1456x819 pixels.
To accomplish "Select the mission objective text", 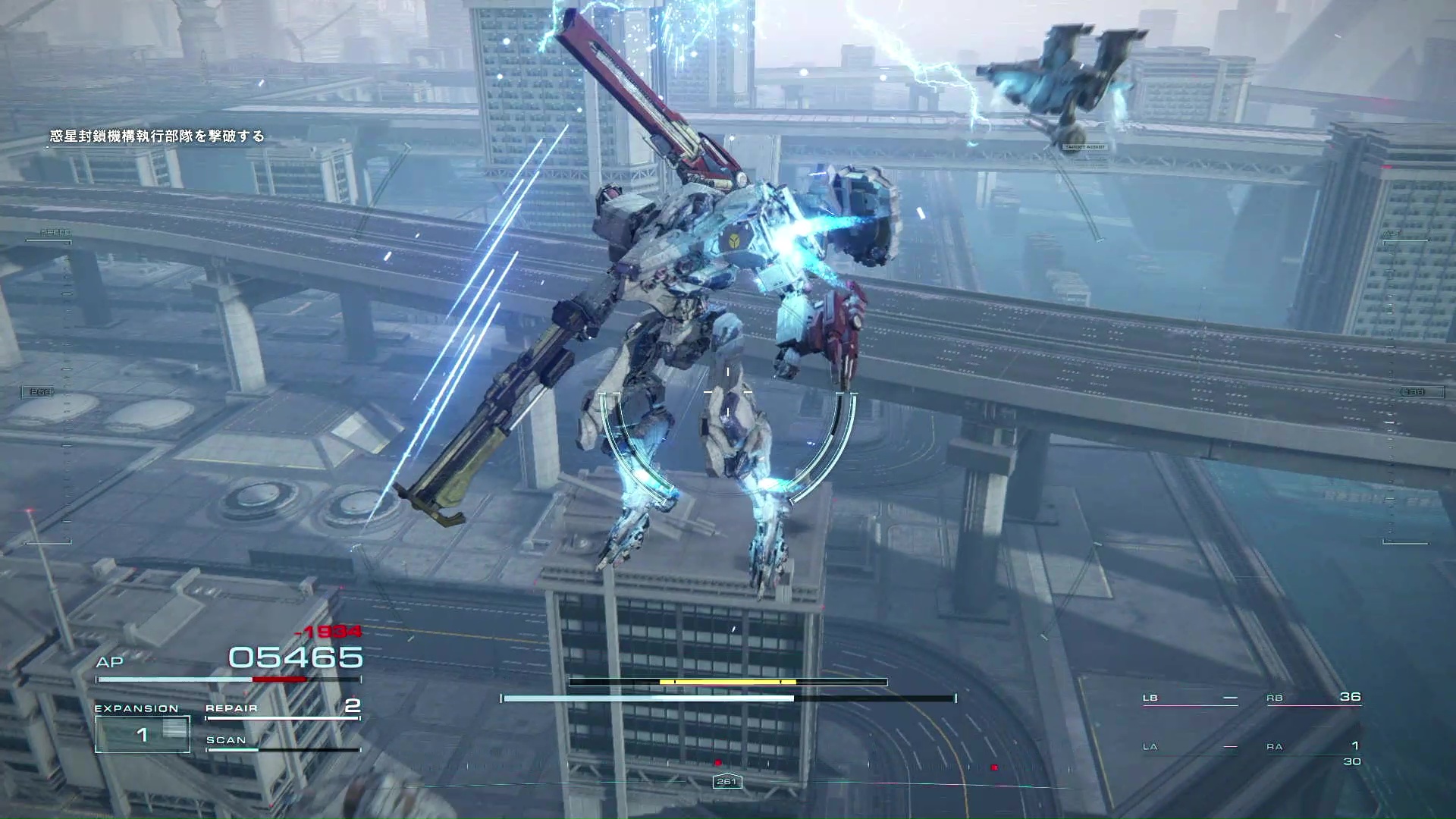I will tap(157, 136).
